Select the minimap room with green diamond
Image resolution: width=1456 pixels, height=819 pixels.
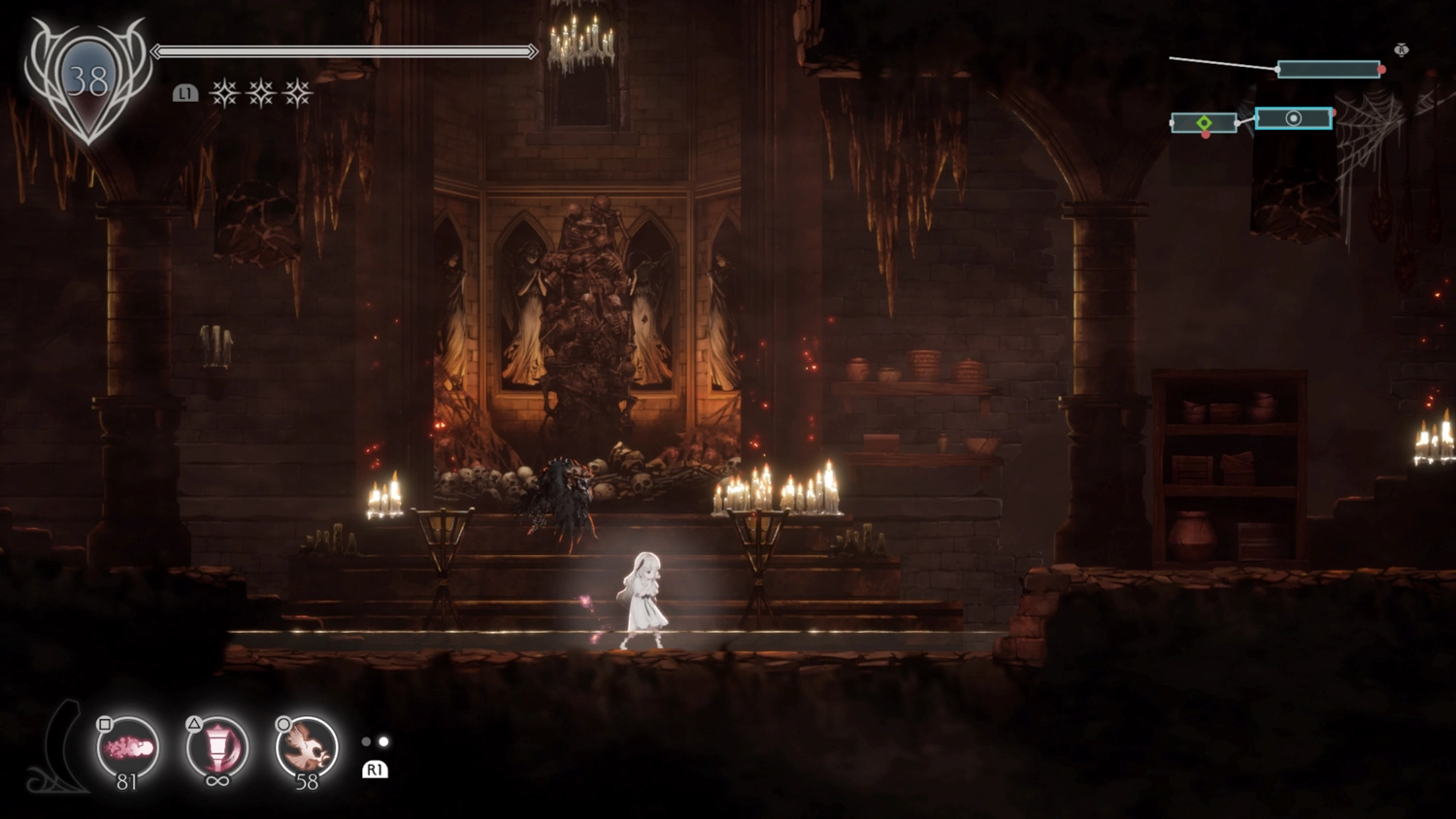[1204, 123]
